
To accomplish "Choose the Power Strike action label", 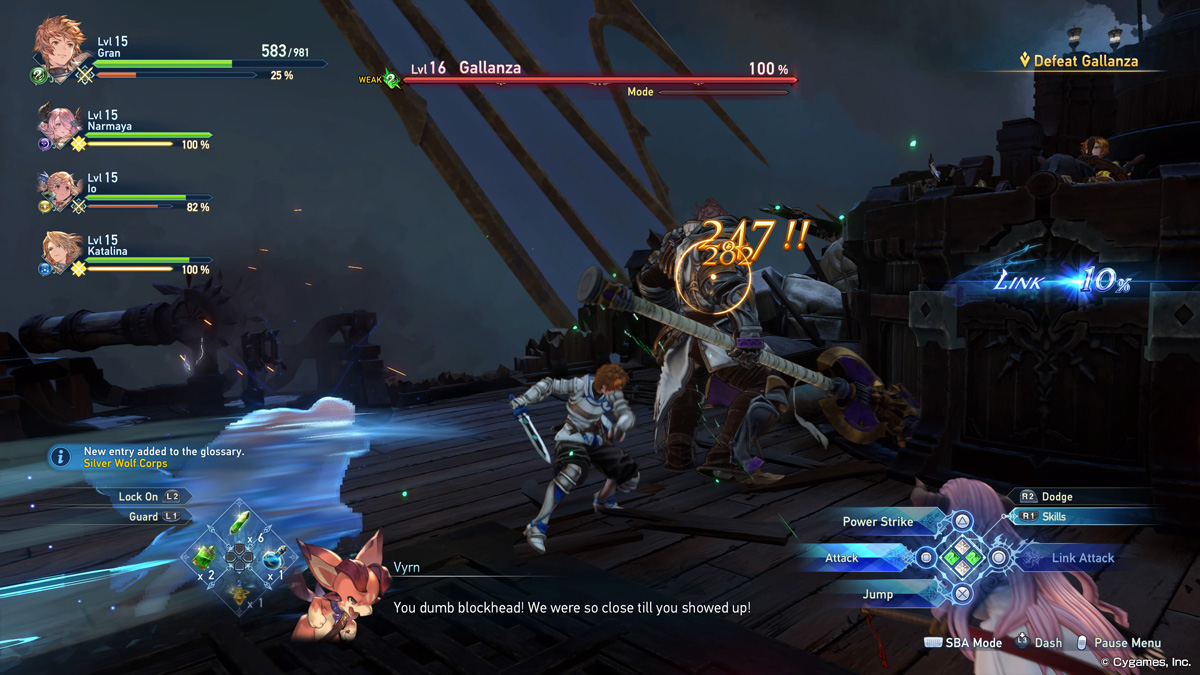I will coord(877,522).
